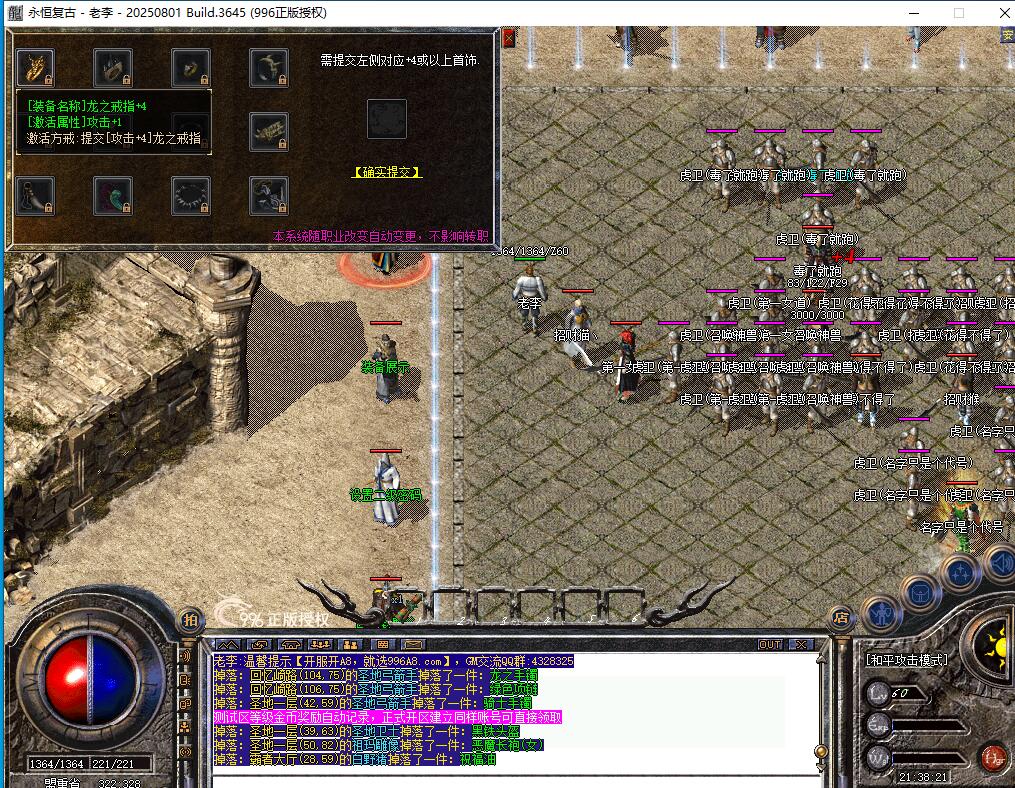Open the bag inventory icon
The image size is (1015, 788).
pyautogui.click(x=921, y=592)
